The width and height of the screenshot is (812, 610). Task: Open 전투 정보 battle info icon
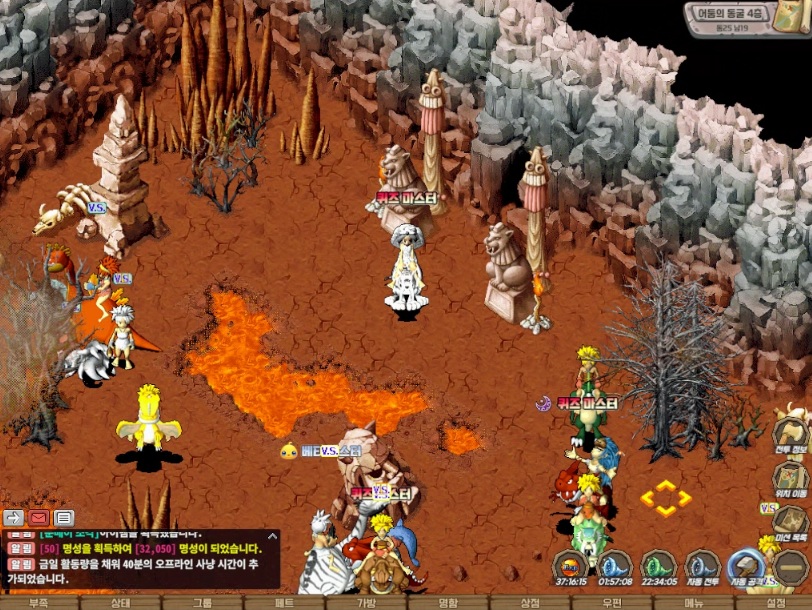click(x=790, y=435)
